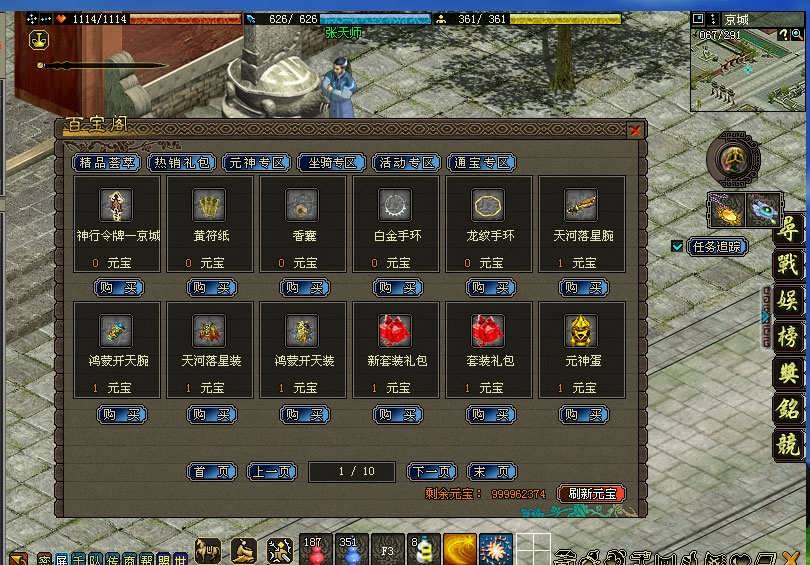Viewport: 810px width, 565px height.
Task: Open the 热销礼包 category tab
Action: [x=182, y=163]
